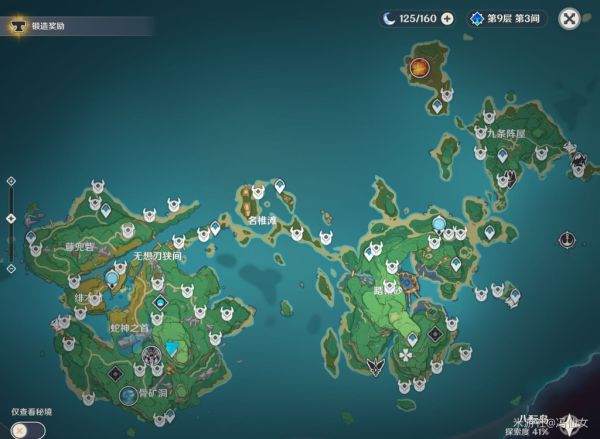This screenshot has height=439, width=600.
Task: Select the cyan diamond domain marker near 蛇神之首
Action: click(160, 302)
